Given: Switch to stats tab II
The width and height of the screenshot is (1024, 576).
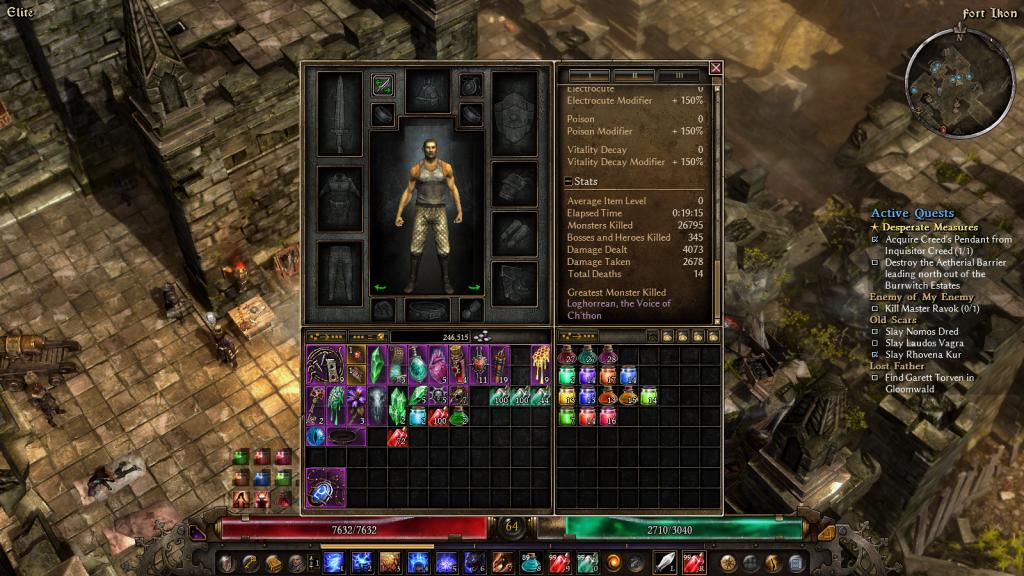Looking at the screenshot, I should [x=633, y=75].
